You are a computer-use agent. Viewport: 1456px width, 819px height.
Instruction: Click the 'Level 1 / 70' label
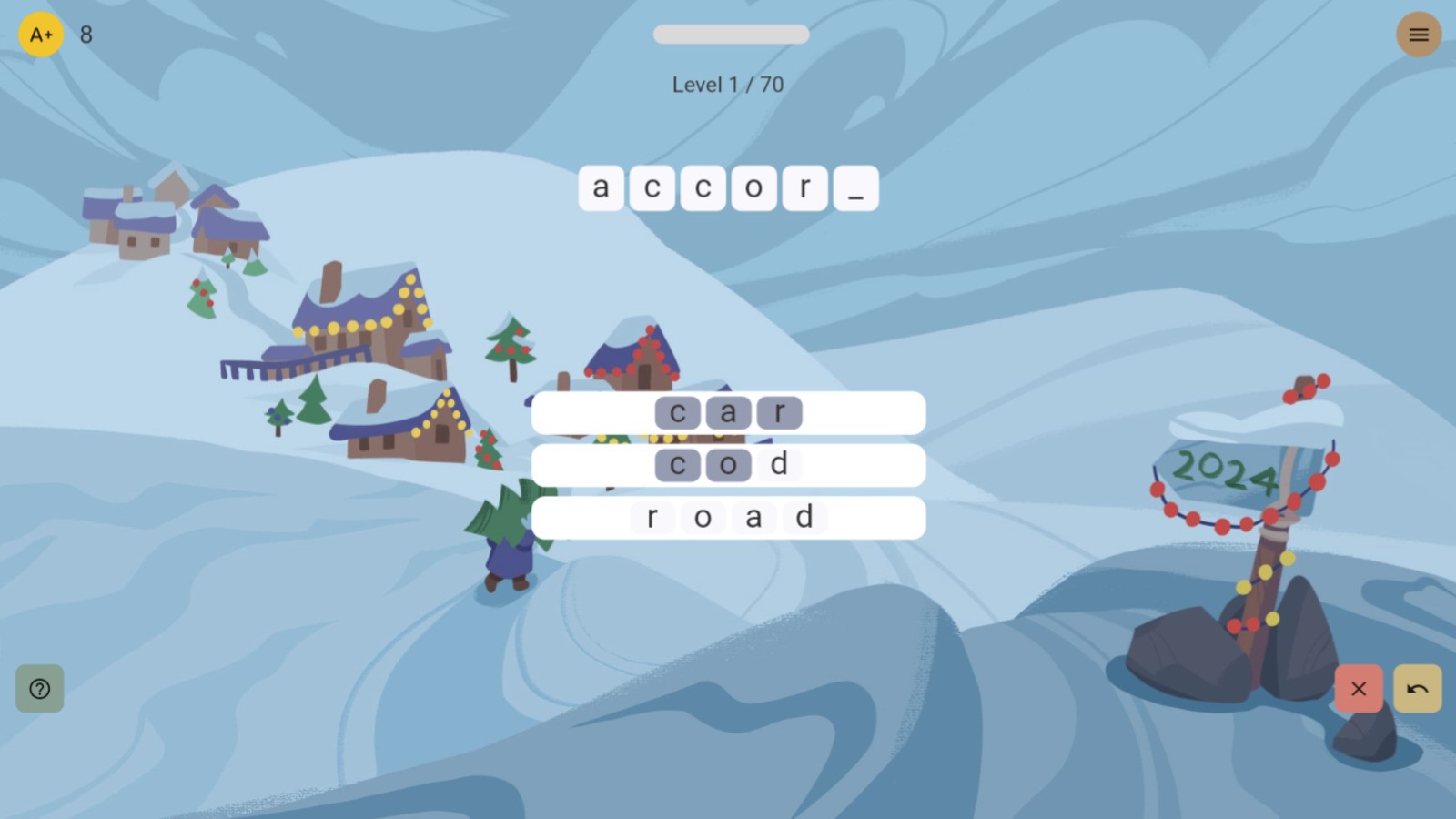pos(730,84)
